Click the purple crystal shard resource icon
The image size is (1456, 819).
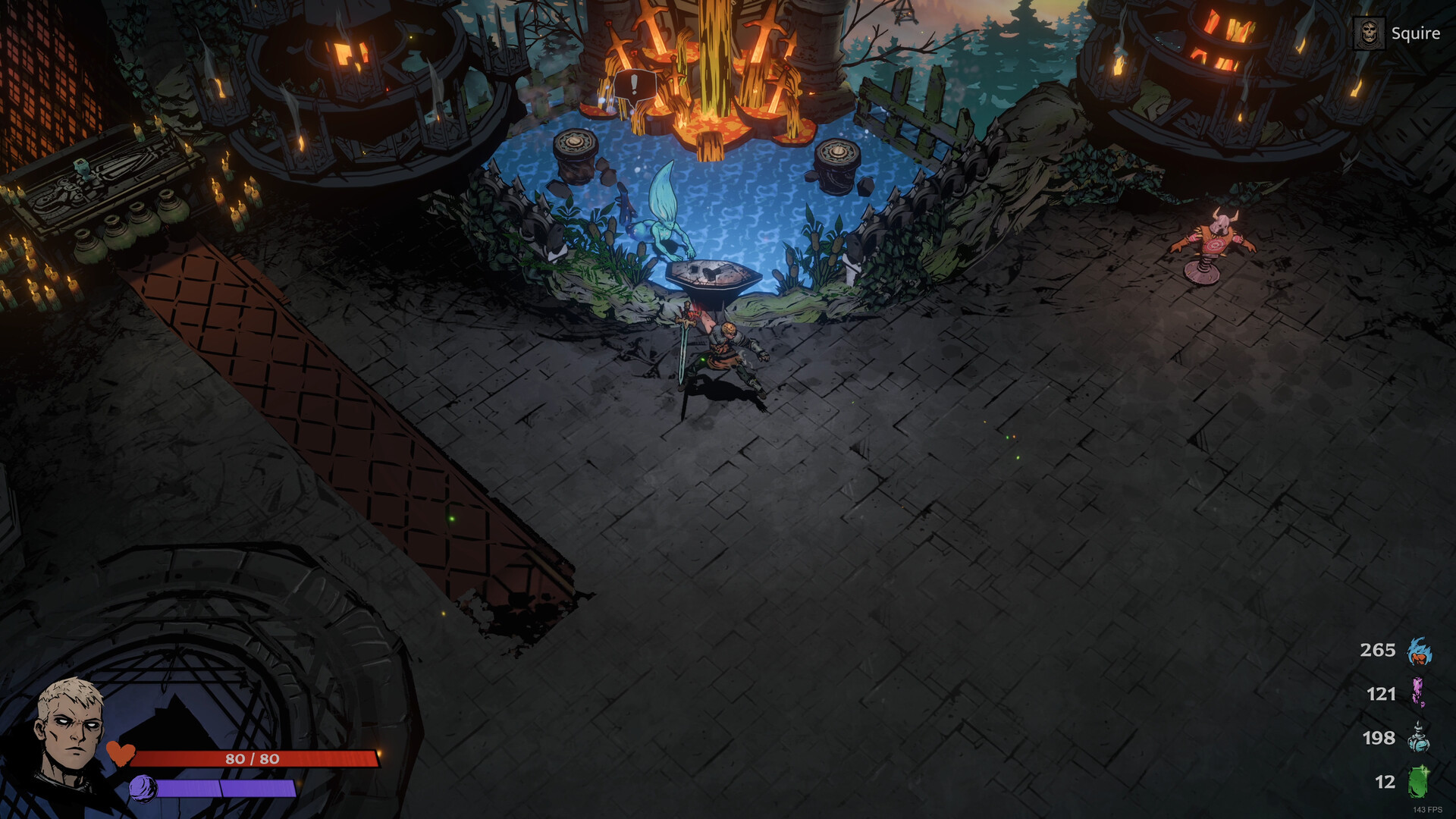pyautogui.click(x=1417, y=693)
